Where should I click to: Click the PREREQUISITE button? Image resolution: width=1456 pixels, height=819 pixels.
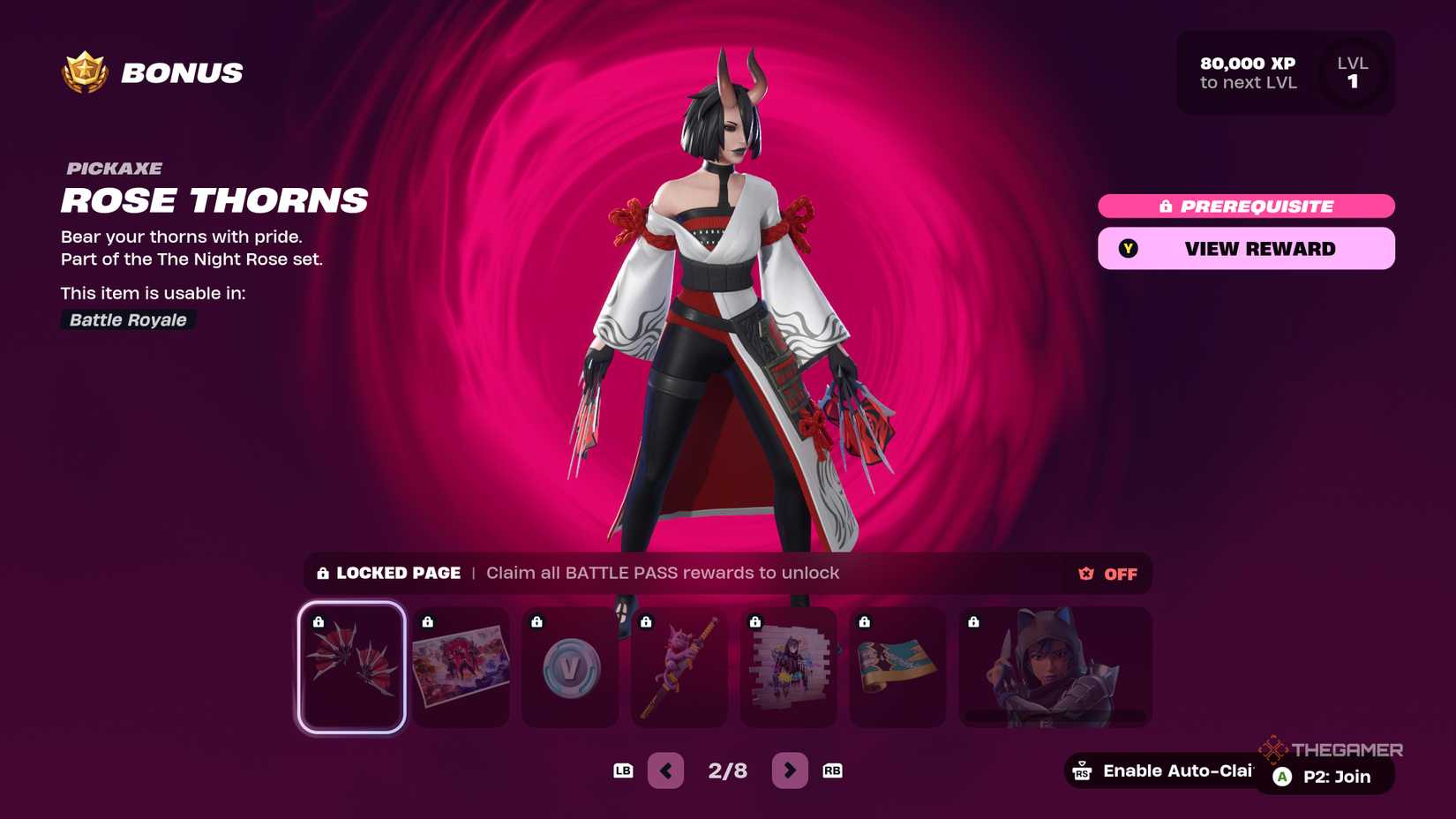click(1245, 206)
